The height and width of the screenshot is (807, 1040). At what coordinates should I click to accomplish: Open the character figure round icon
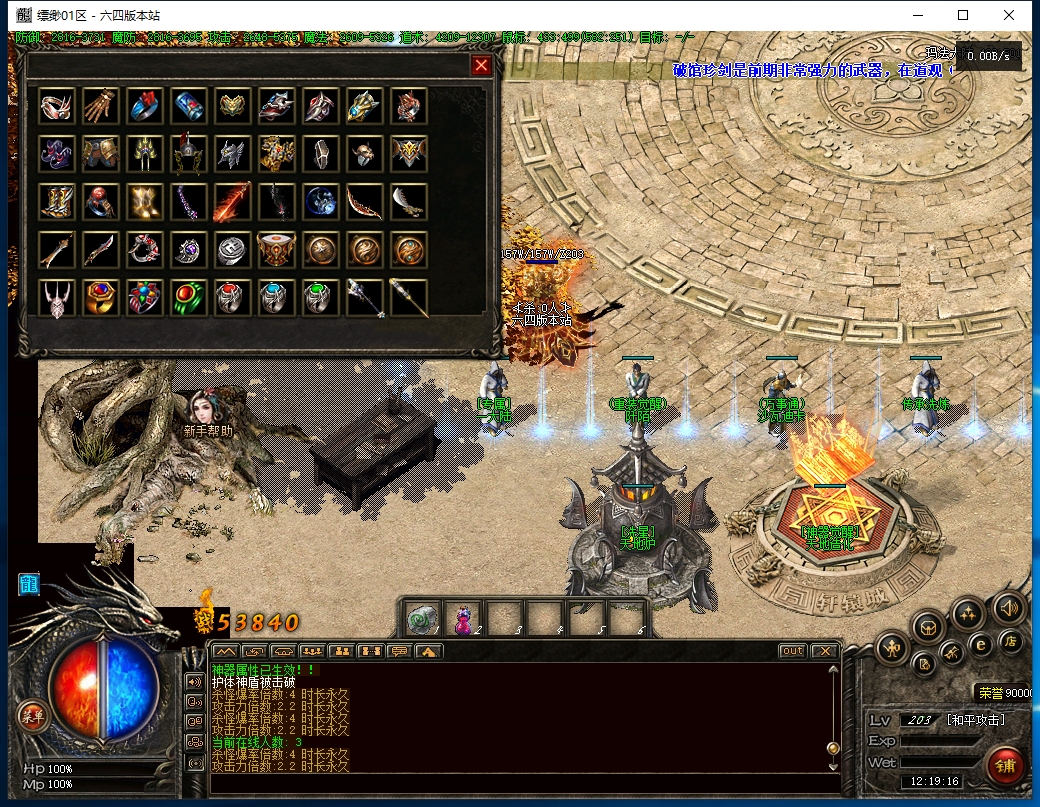point(891,649)
